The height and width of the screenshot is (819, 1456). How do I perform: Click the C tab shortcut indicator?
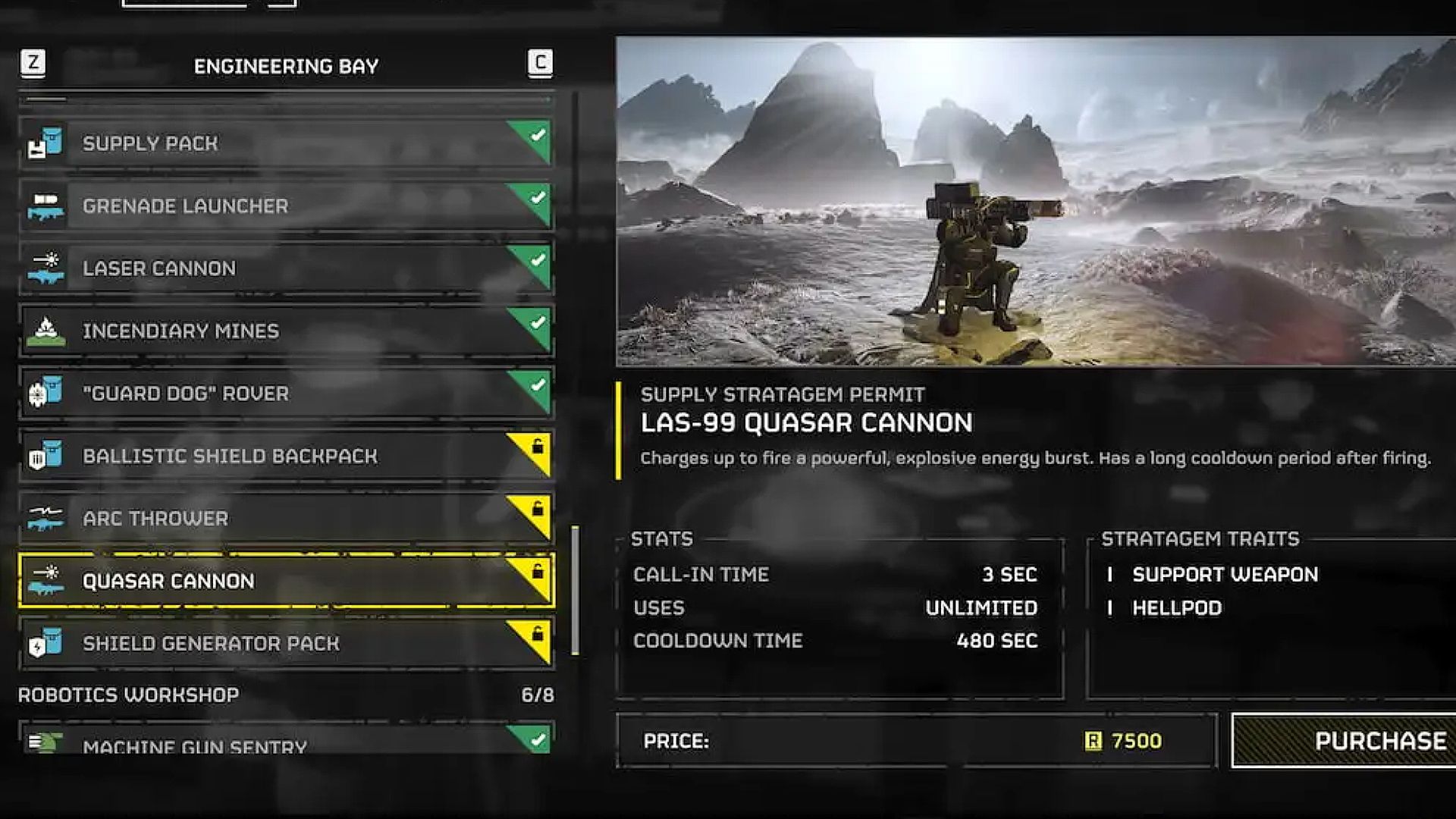[540, 64]
